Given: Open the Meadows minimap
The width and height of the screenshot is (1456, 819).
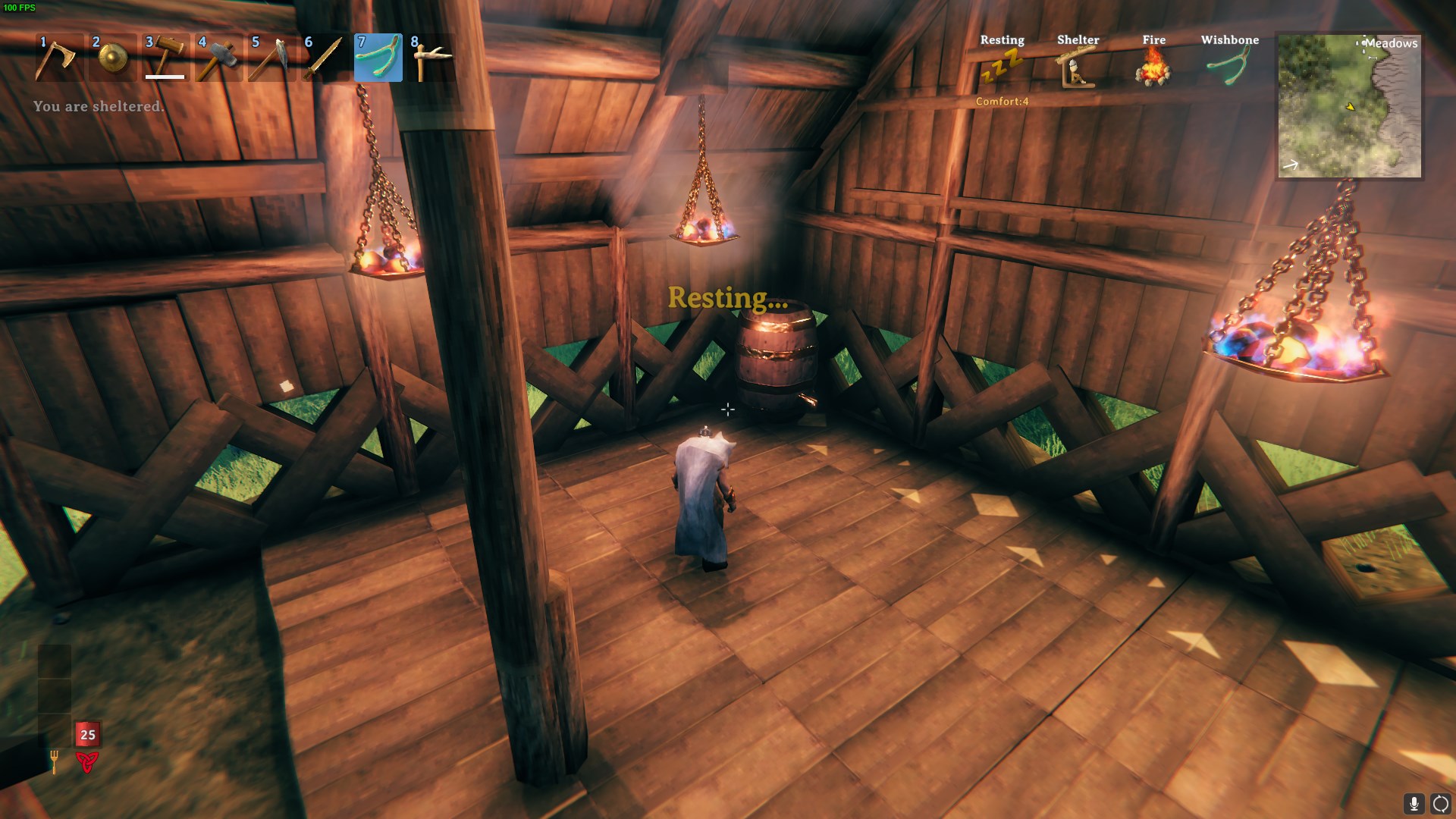Looking at the screenshot, I should coord(1349,106).
